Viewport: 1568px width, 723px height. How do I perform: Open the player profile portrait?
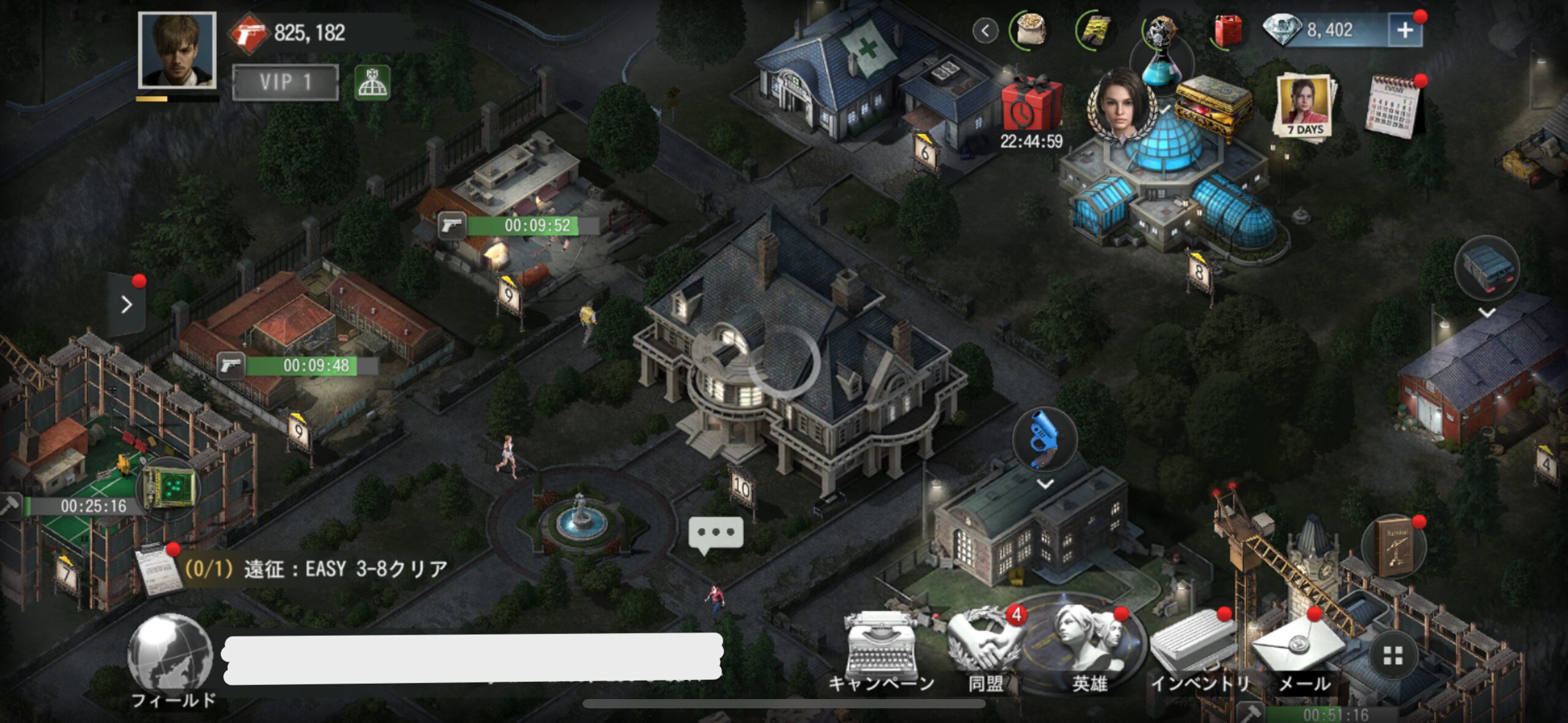point(177,51)
